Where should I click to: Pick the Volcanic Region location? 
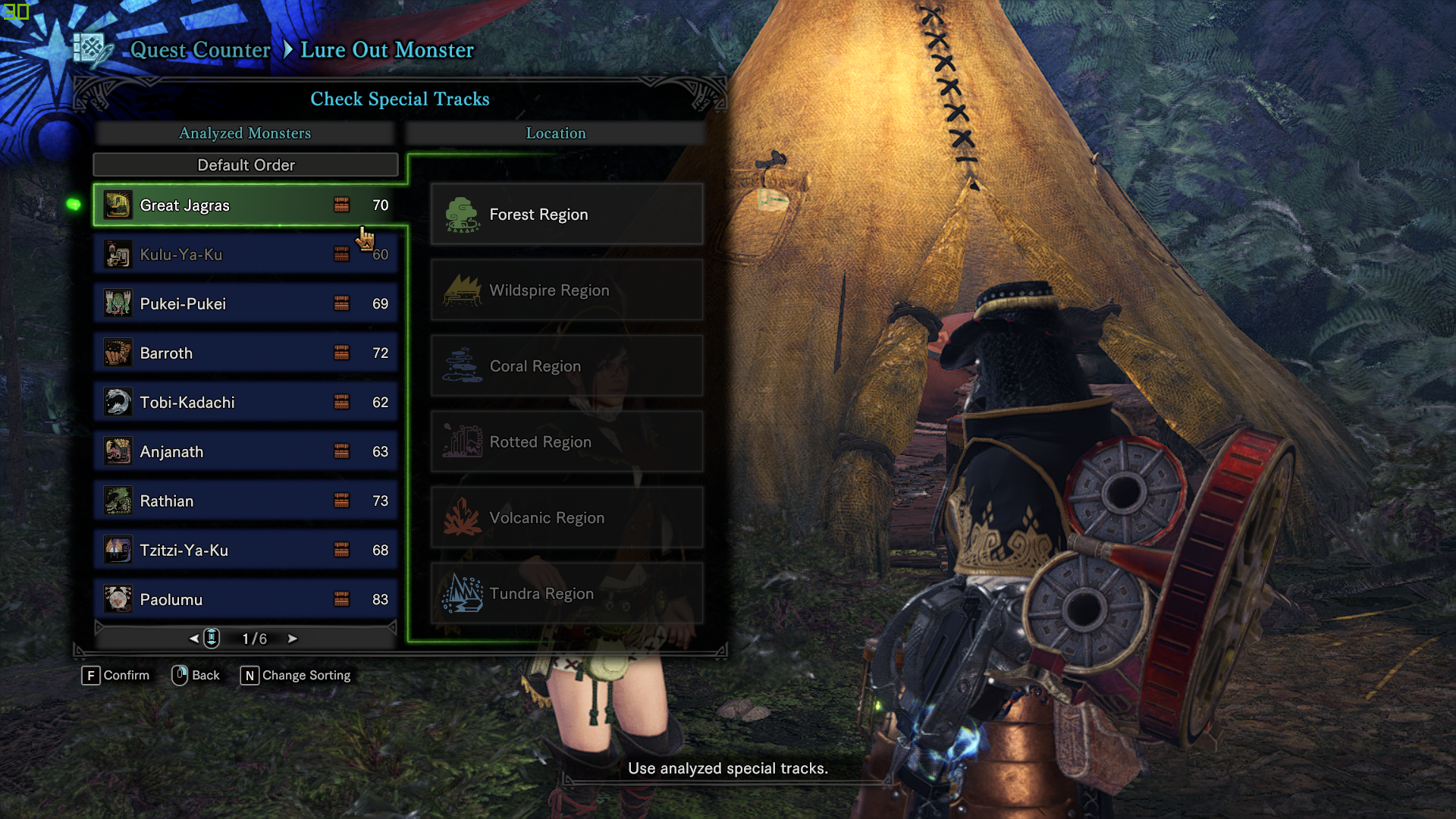click(x=566, y=518)
